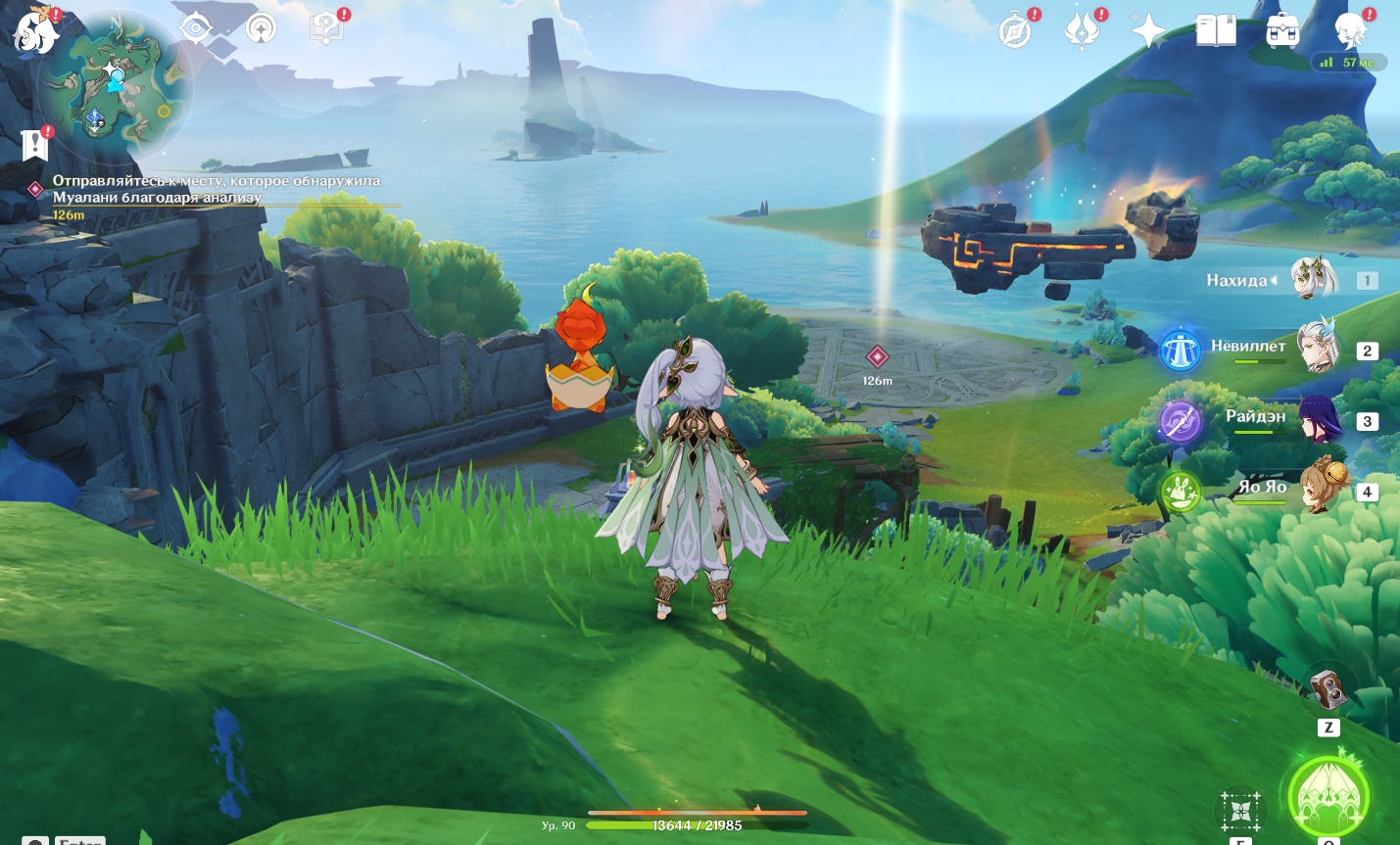
Task: Switch to party member Райдэн
Action: (1318, 419)
